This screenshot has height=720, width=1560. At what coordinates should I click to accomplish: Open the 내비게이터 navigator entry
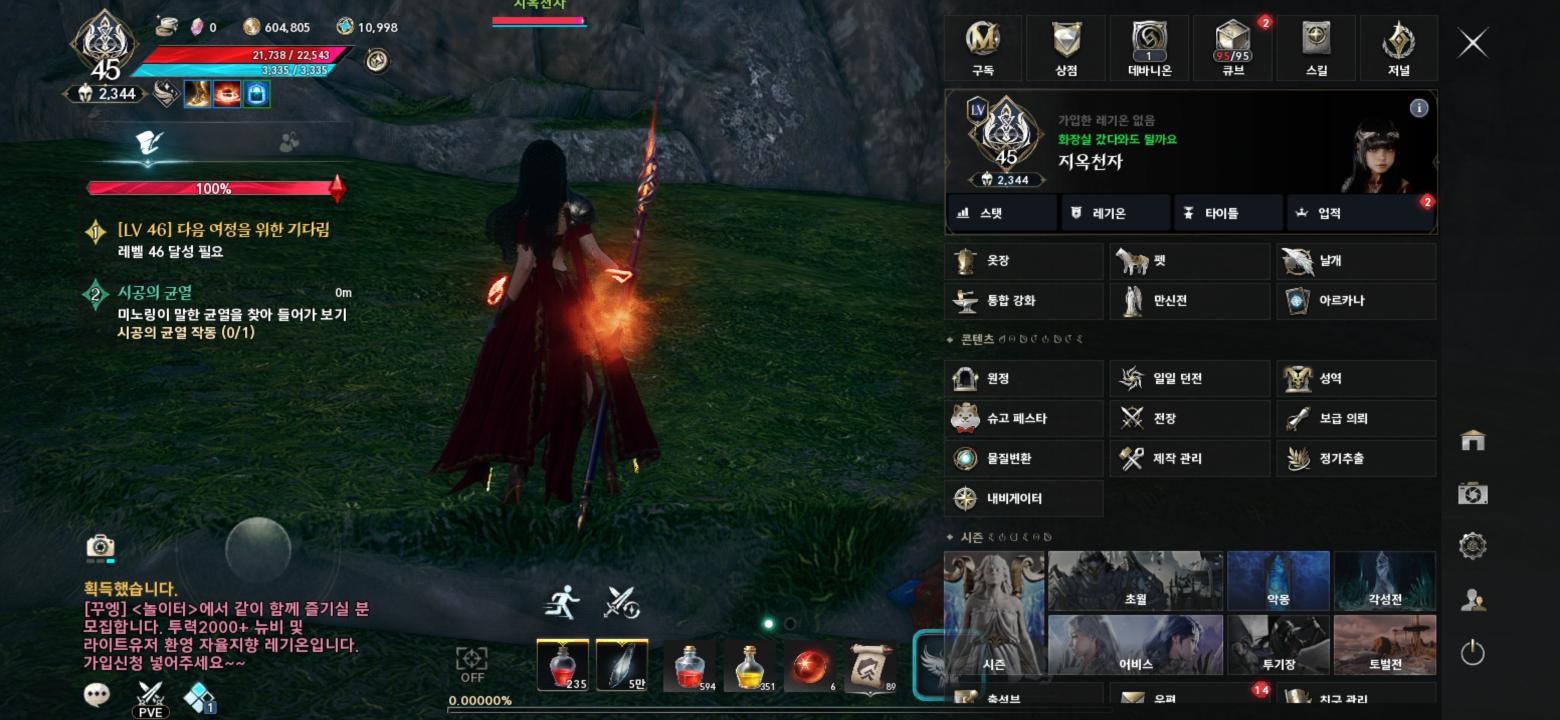click(1023, 498)
